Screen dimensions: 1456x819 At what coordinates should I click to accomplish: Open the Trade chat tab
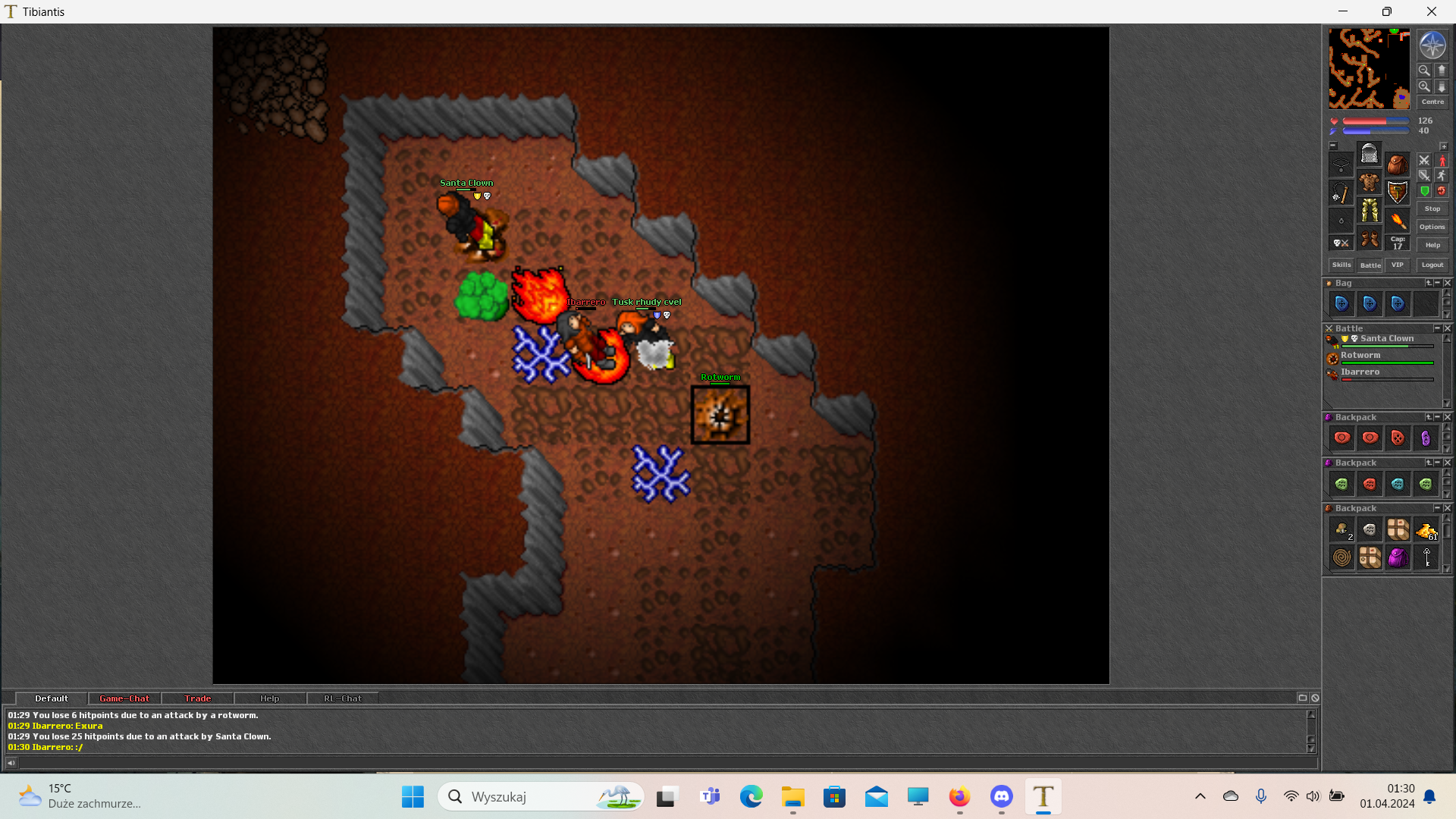[197, 698]
